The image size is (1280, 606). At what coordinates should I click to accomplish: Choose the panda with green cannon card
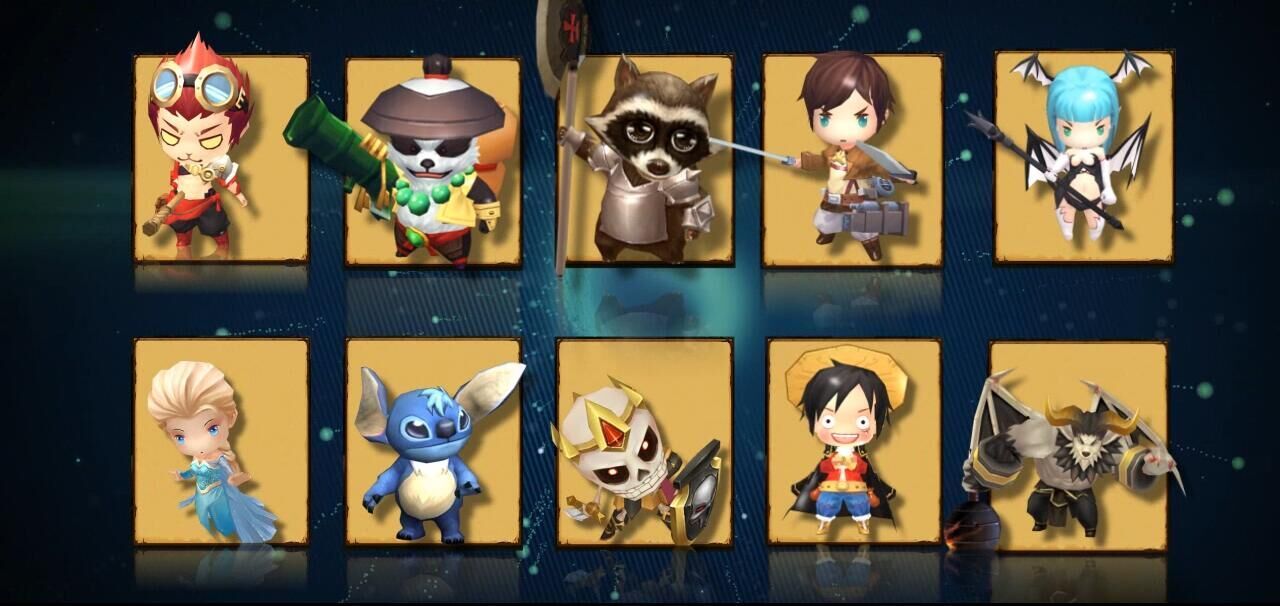(433, 162)
